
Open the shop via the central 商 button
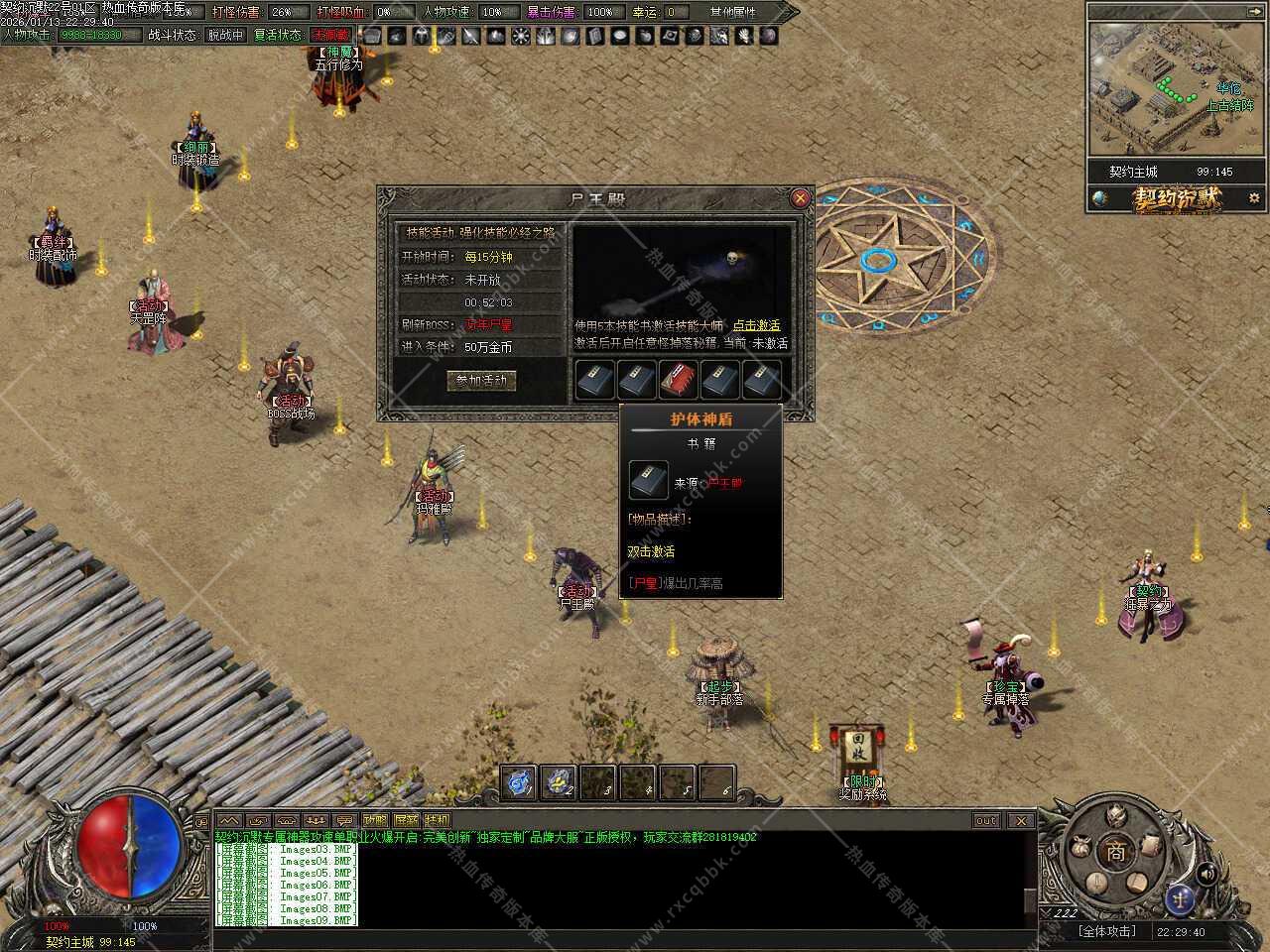1117,853
